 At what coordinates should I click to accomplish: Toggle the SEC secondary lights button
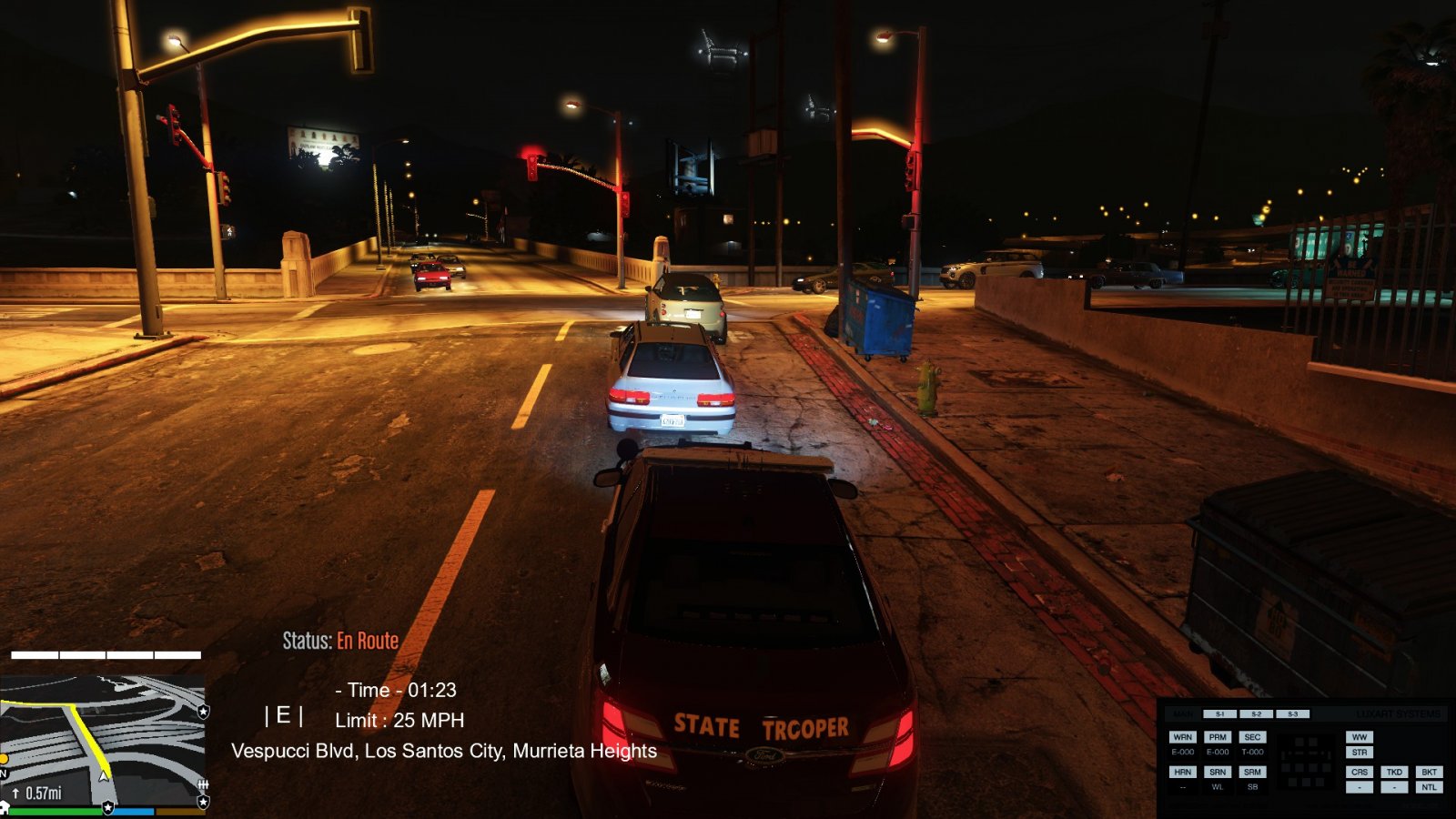1252,737
